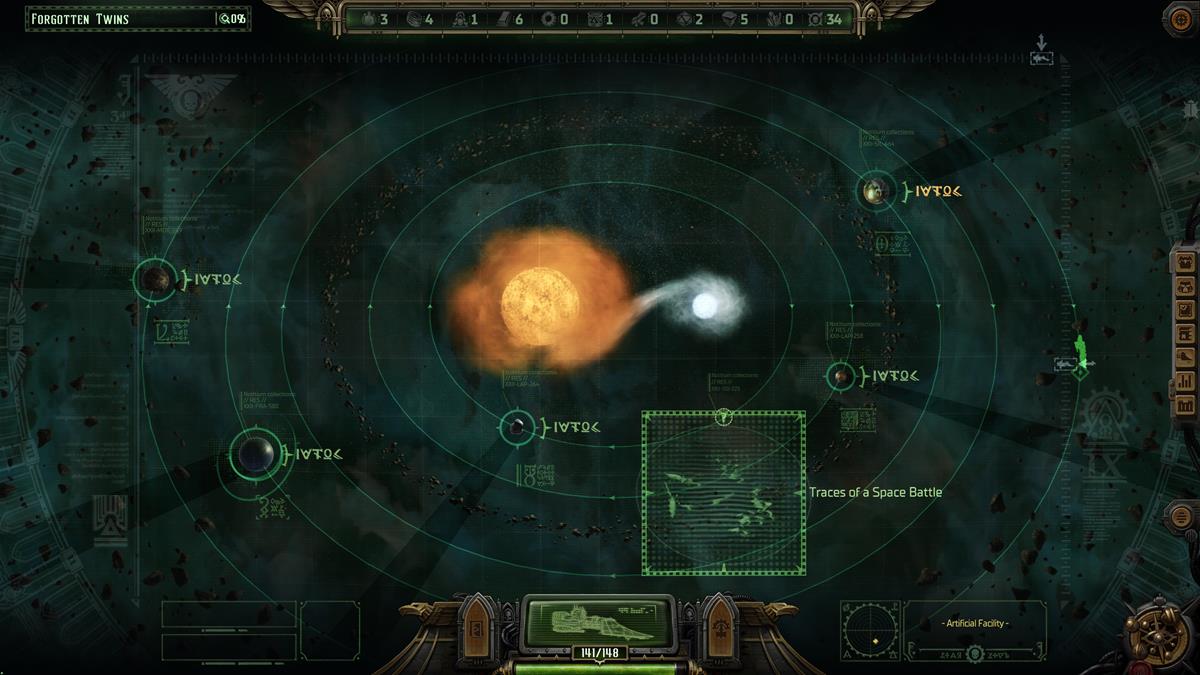Select the Traces of a Space Battle anomaly
This screenshot has height=675, width=1200.
pyautogui.click(x=723, y=492)
